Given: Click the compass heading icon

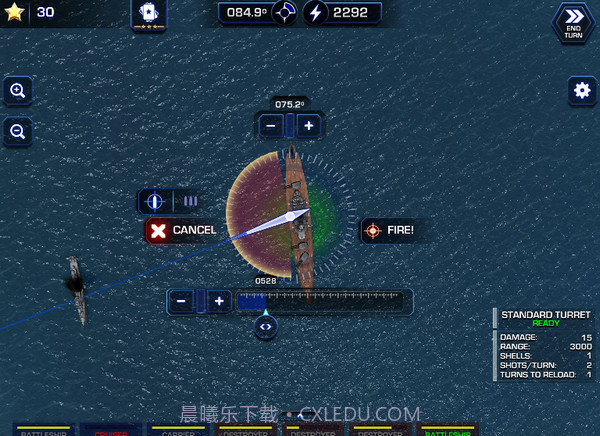Looking at the screenshot, I should pos(284,13).
